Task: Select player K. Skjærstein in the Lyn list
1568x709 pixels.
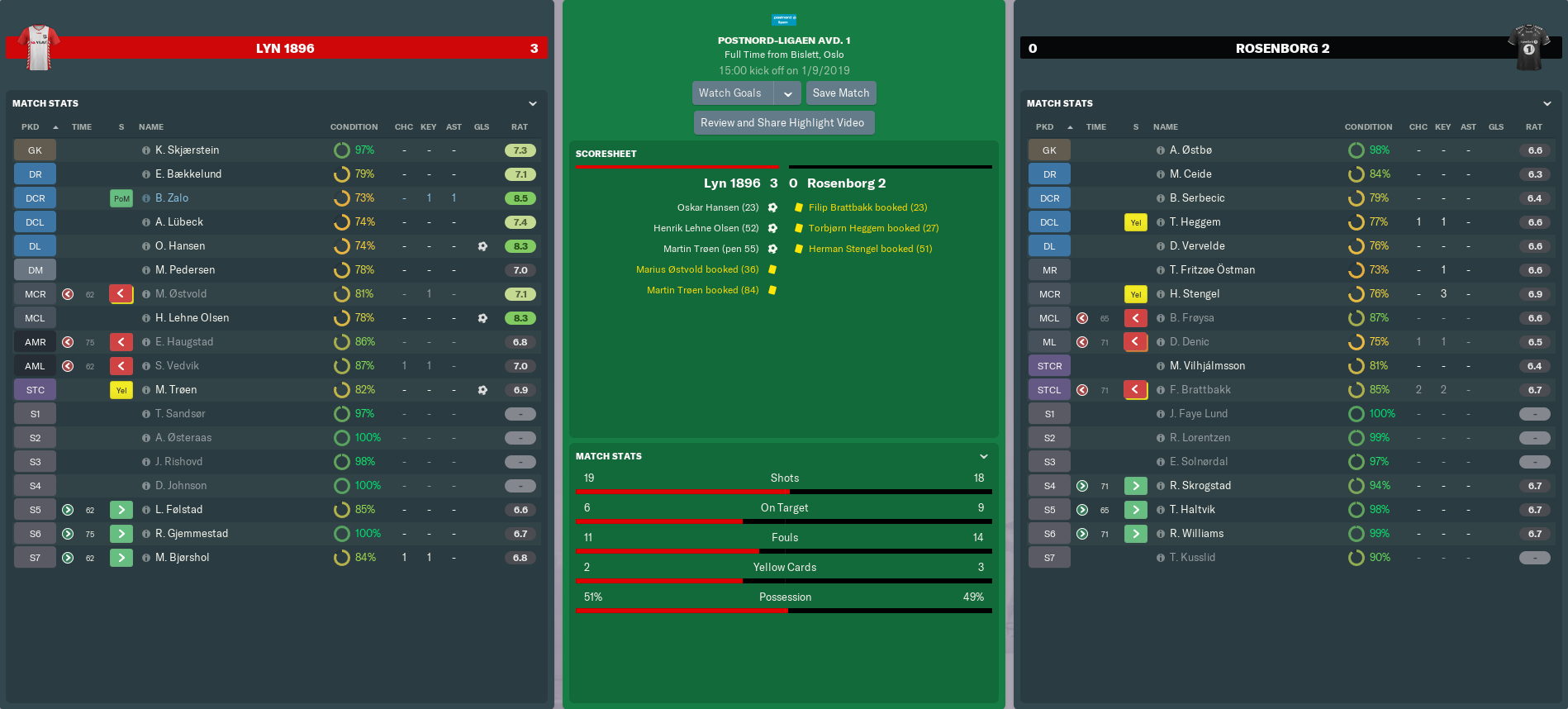Action: [x=188, y=150]
